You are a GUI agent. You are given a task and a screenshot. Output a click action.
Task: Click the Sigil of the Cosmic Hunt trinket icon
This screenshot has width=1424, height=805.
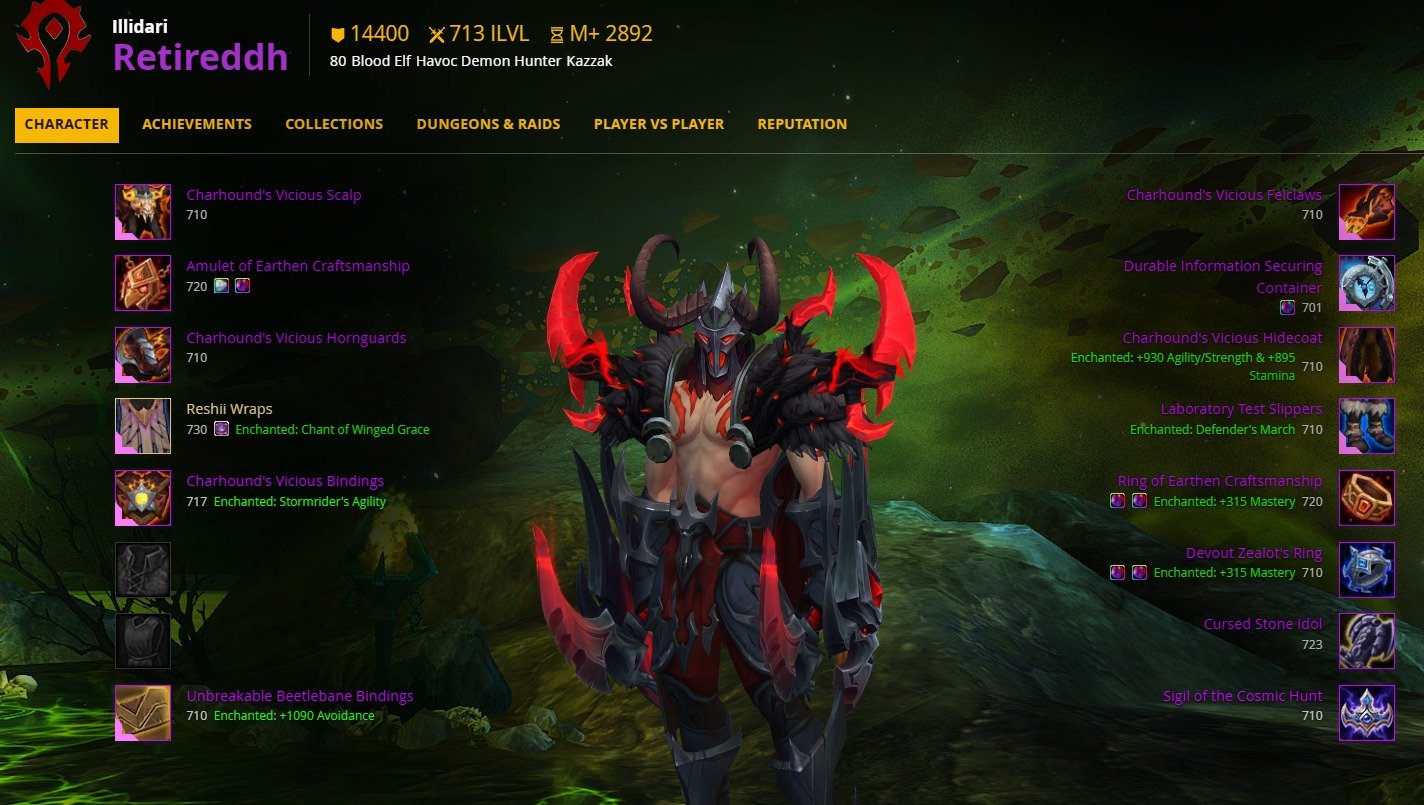pos(1367,711)
